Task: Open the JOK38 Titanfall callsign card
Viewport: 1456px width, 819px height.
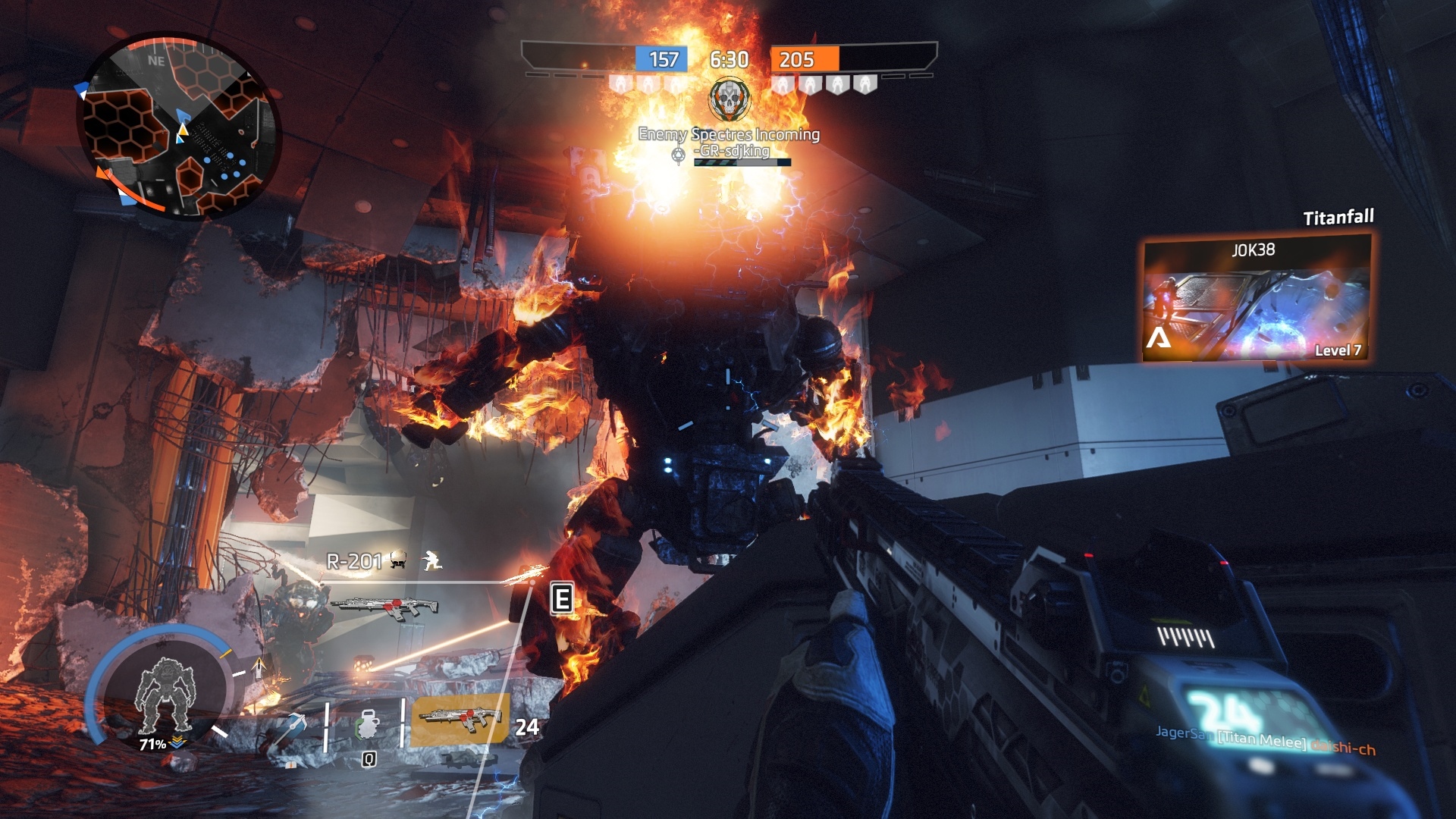Action: point(1257,297)
